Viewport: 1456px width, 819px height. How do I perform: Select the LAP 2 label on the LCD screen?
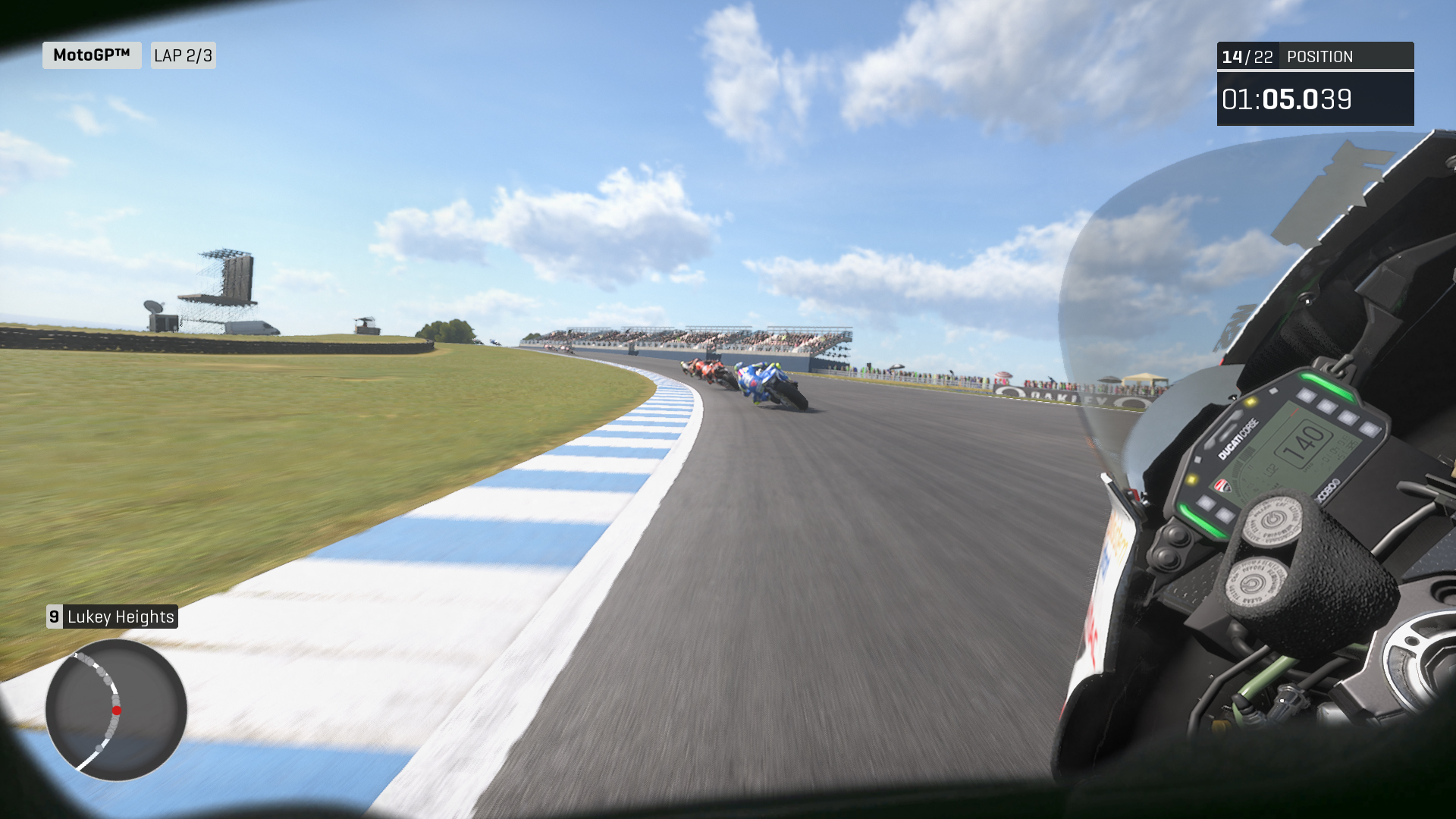coord(1269,469)
